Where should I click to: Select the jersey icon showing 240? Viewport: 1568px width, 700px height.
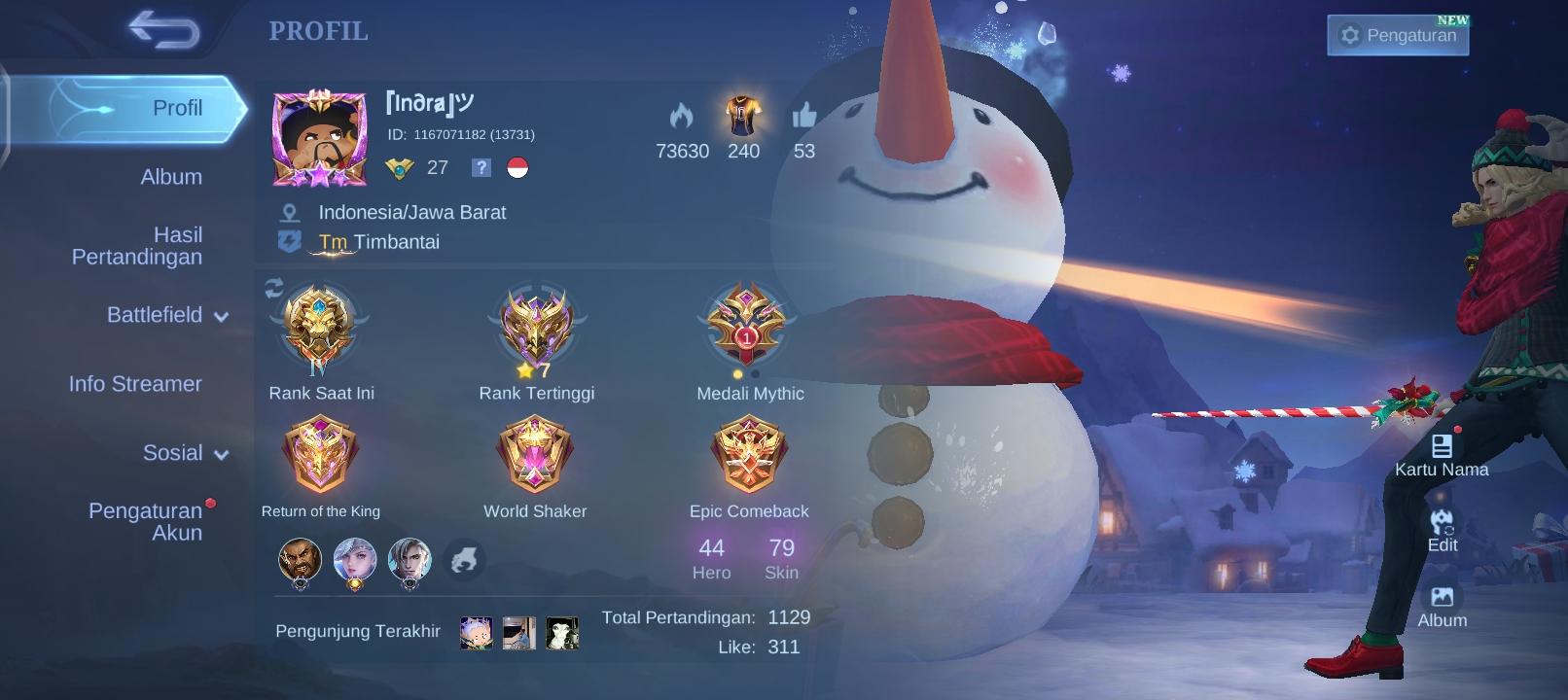pyautogui.click(x=742, y=117)
